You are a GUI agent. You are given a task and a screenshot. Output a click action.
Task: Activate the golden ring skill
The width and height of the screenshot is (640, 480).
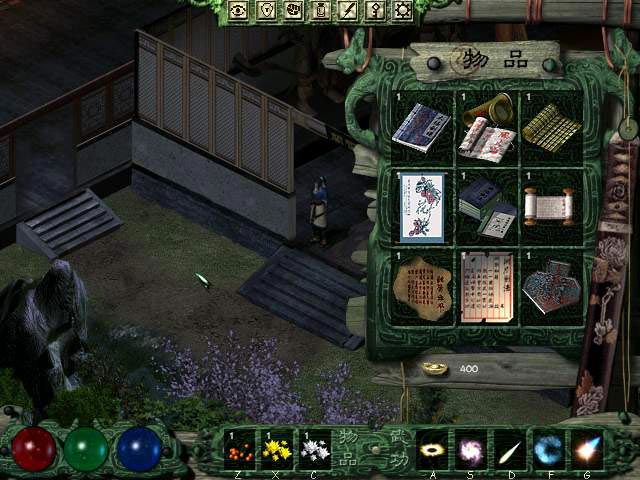pyautogui.click(x=434, y=448)
